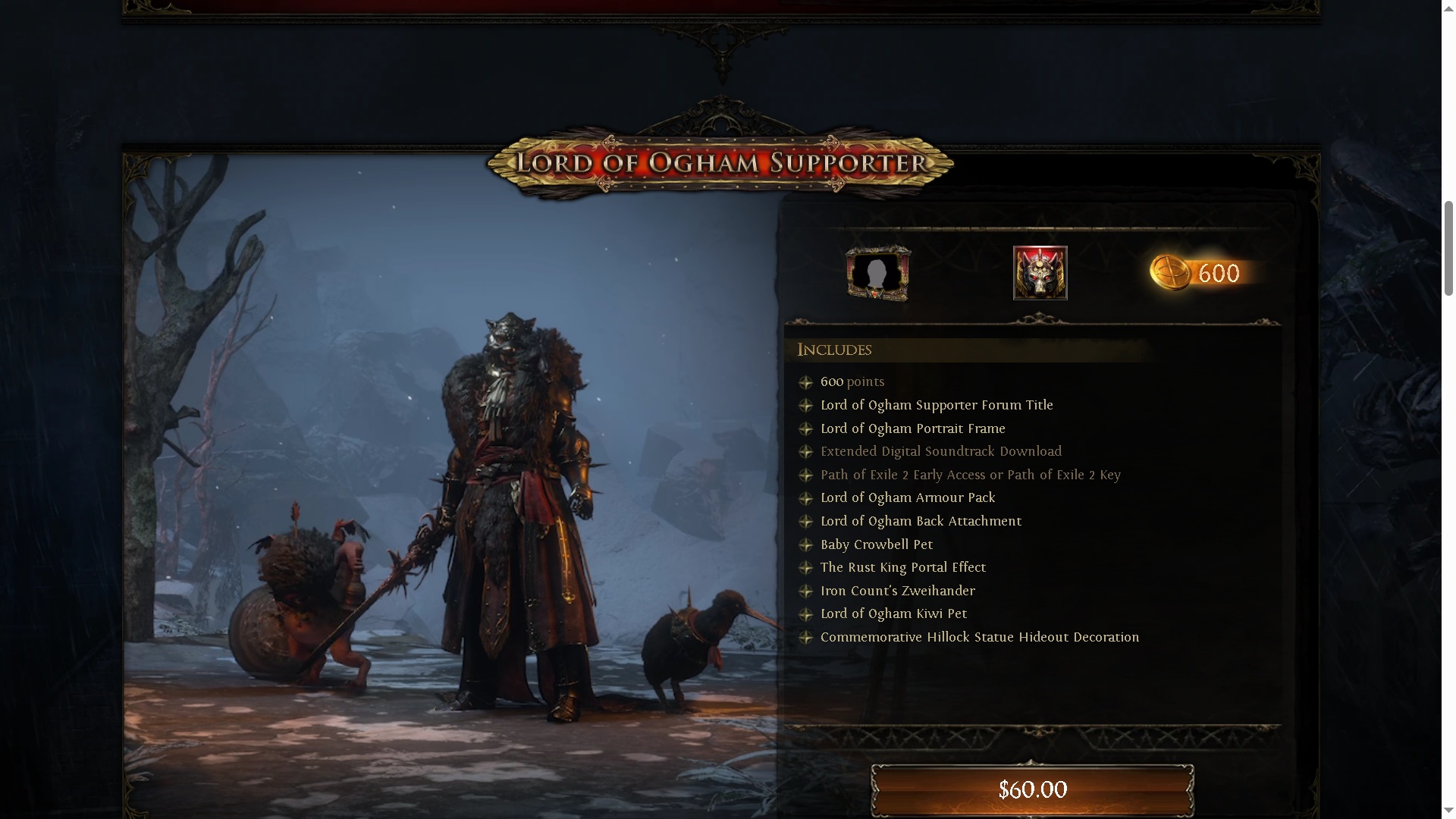Choose Iron Count's Zweihander entry
1456x819 pixels.
click(x=897, y=591)
